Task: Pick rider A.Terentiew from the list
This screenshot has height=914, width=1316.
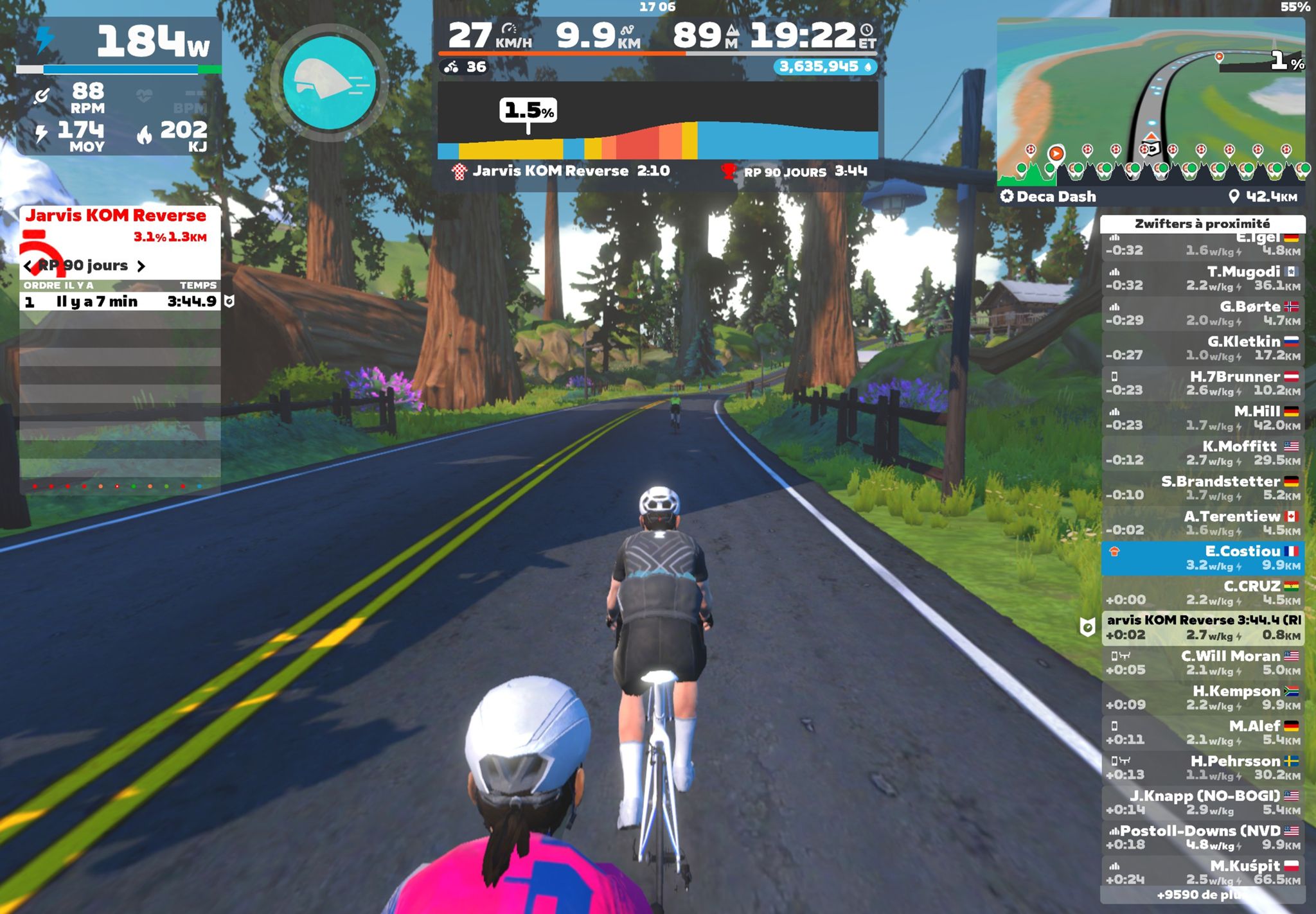Action: pyautogui.click(x=1202, y=523)
